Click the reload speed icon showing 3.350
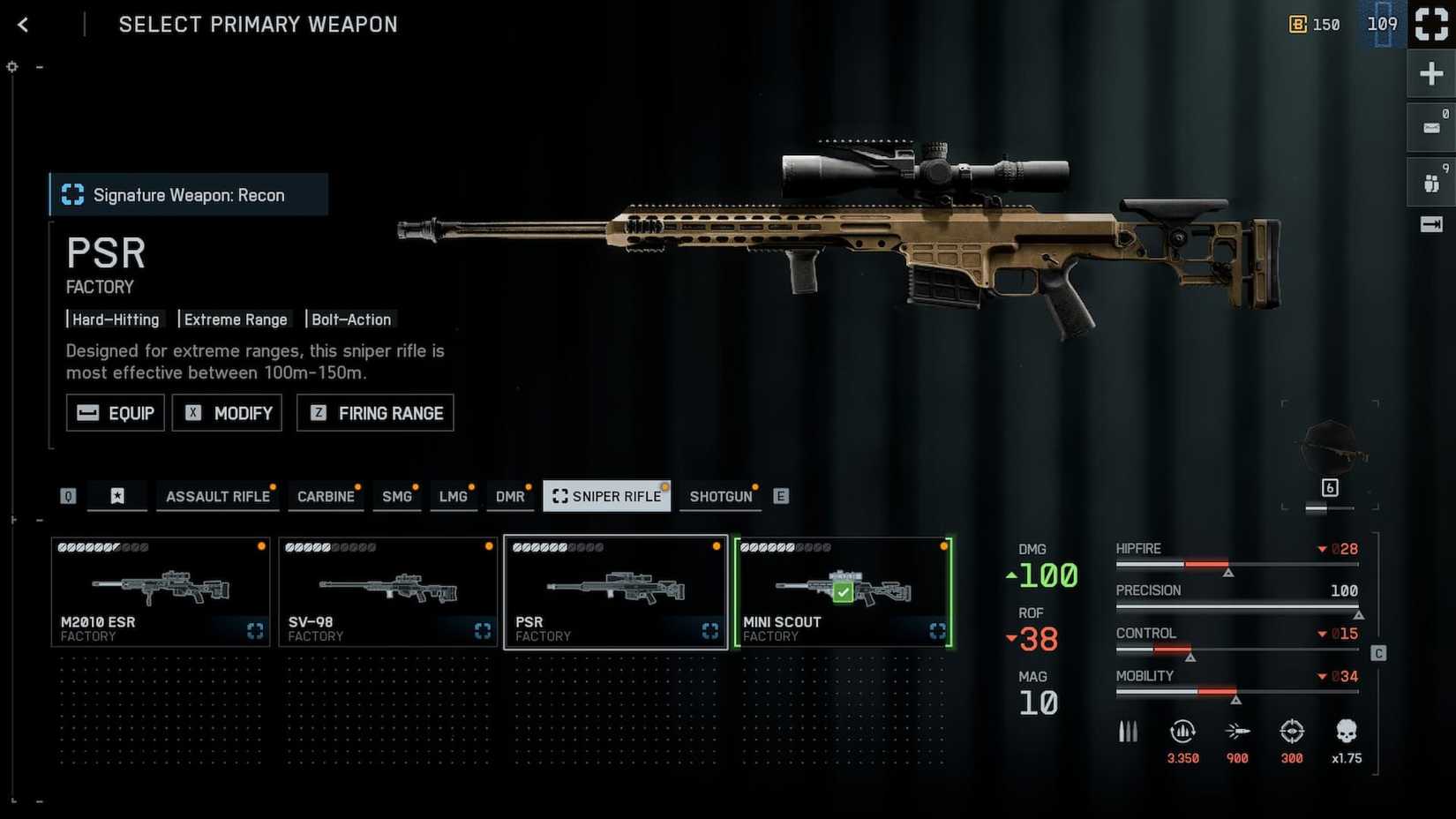The height and width of the screenshot is (819, 1456). 1182,732
